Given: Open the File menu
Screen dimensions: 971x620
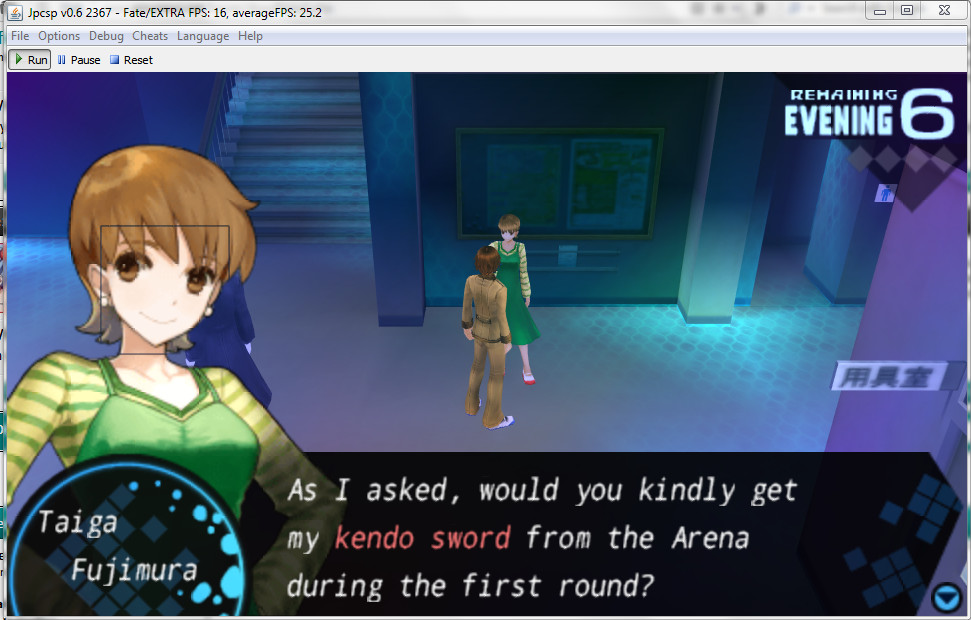Looking at the screenshot, I should pos(20,36).
